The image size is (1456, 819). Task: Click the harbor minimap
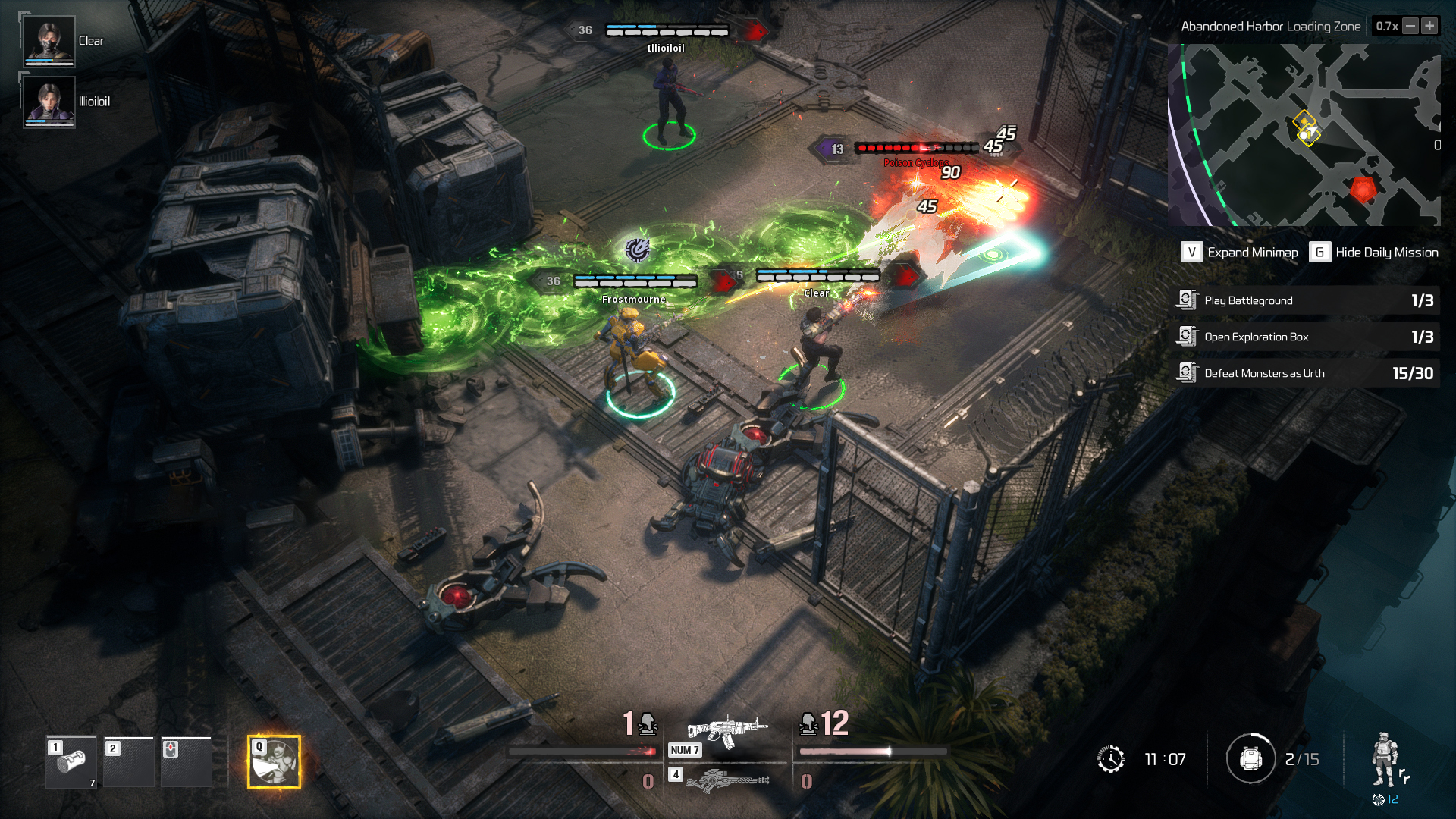coord(1304,135)
